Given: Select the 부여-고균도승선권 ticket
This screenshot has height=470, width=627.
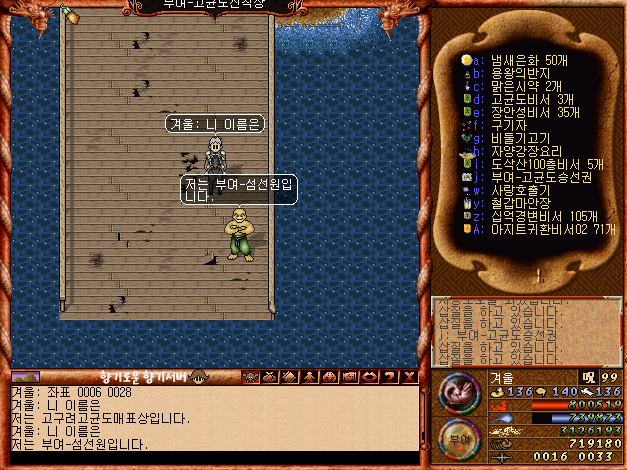Looking at the screenshot, I should (539, 177).
